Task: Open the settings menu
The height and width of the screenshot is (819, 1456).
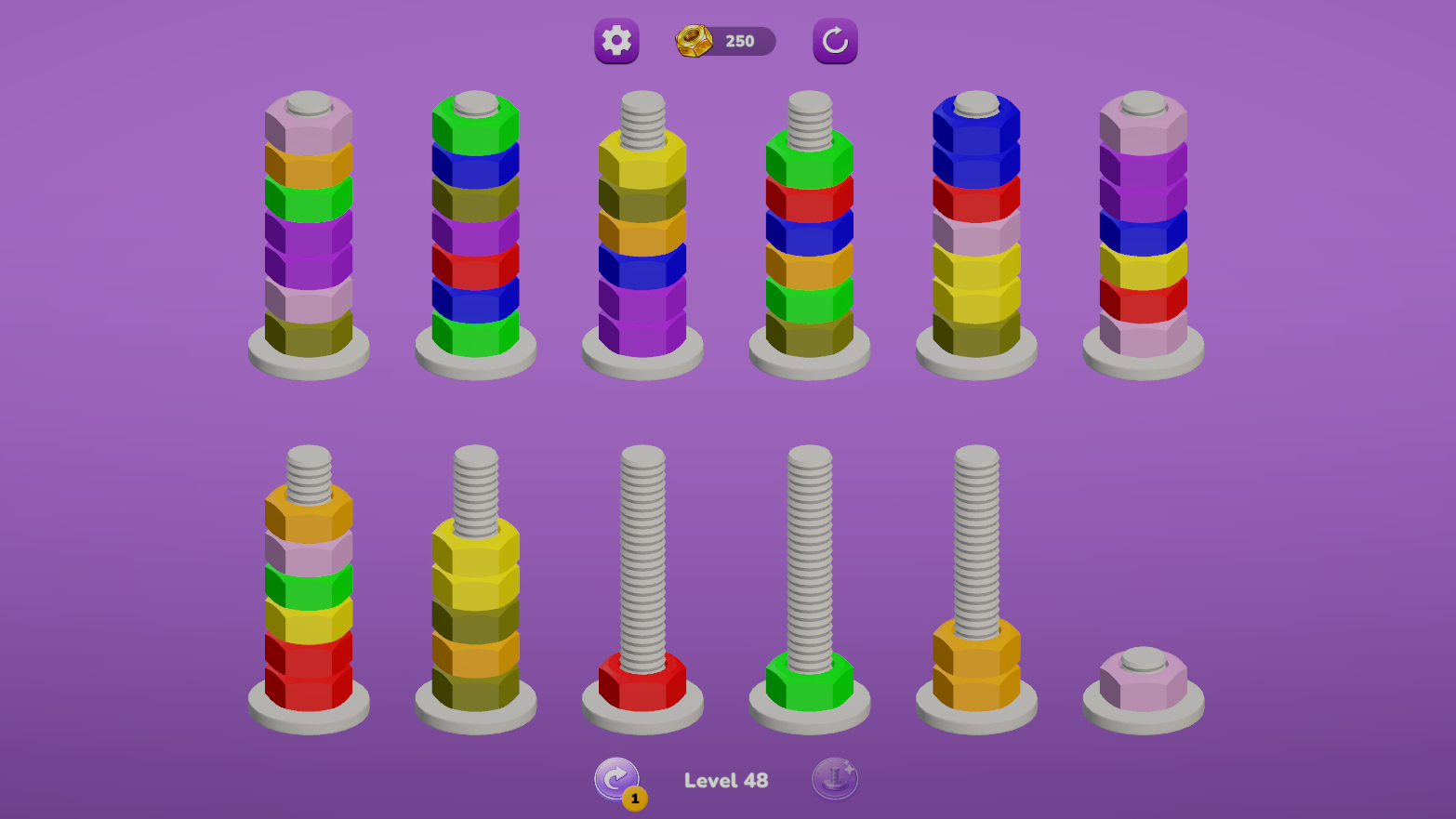Action: click(615, 41)
